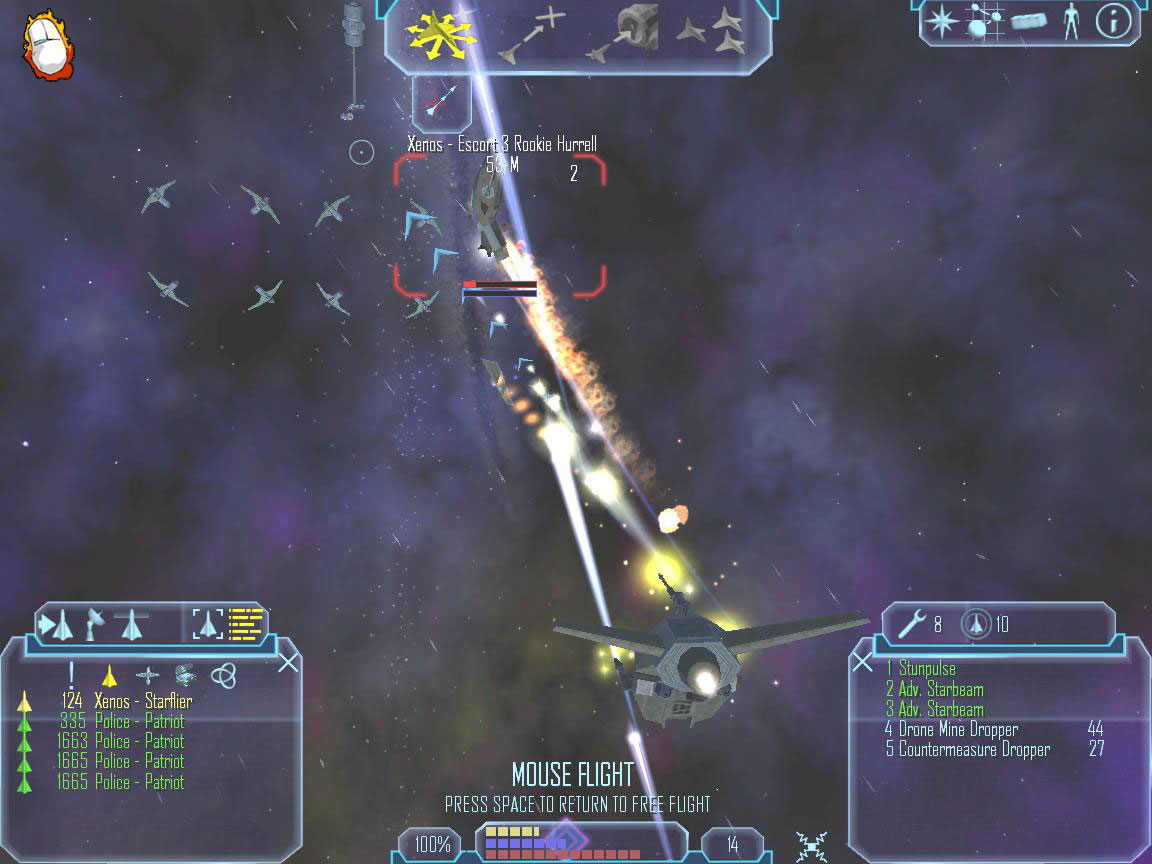Filter contacts by the important exclamation icon
Viewport: 1152px width, 864px height.
71,676
